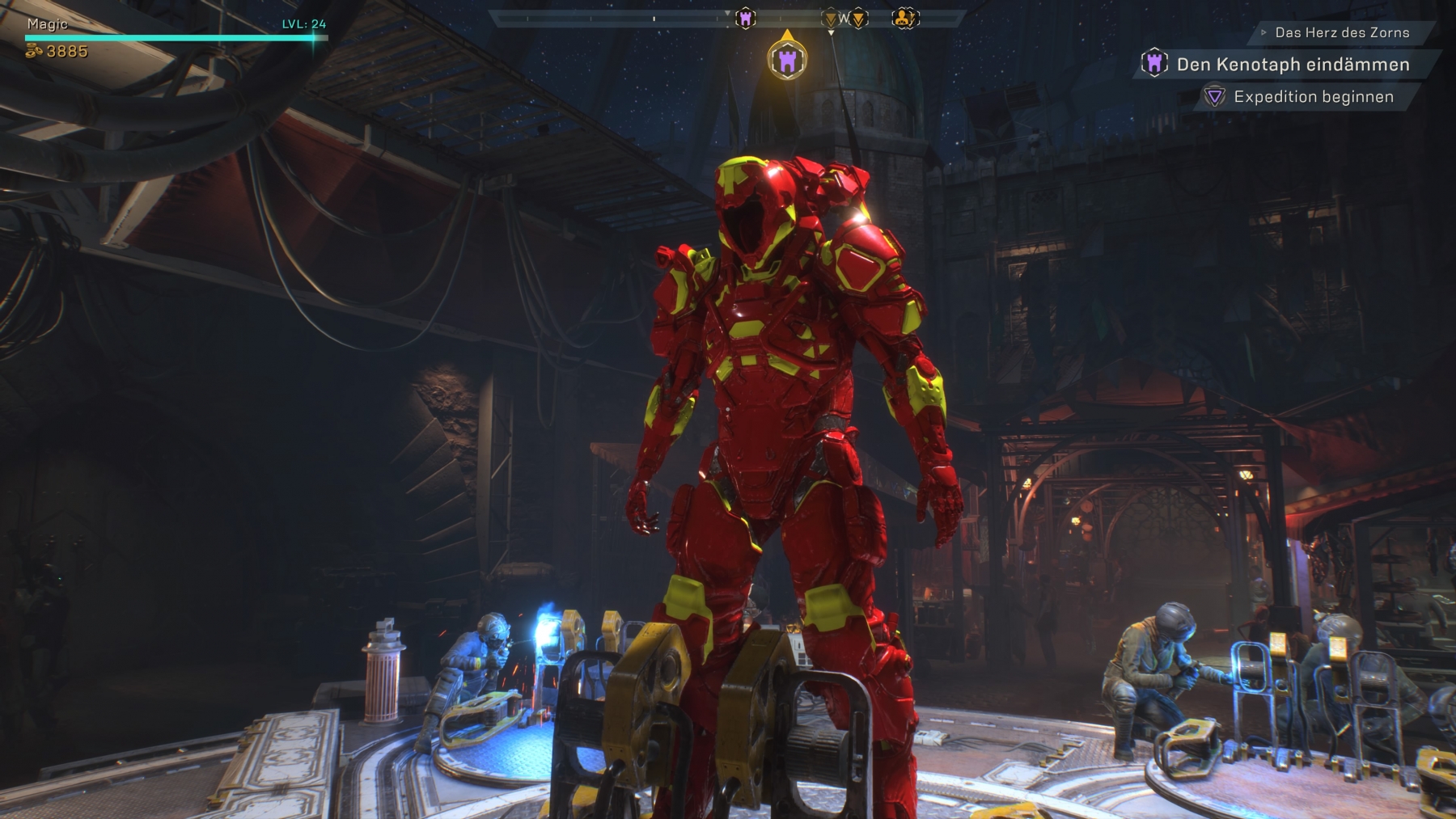
Task: Click the orange person marker on the compass
Action: tap(904, 18)
